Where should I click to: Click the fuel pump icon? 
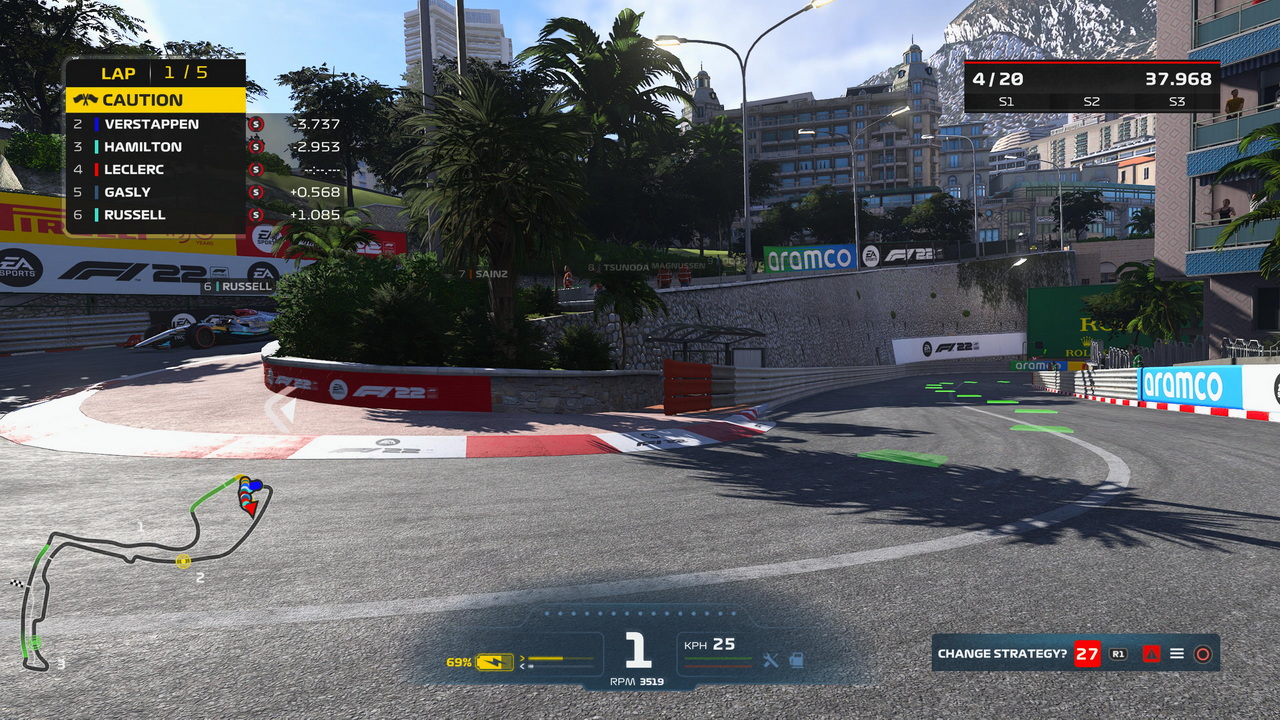pos(795,660)
